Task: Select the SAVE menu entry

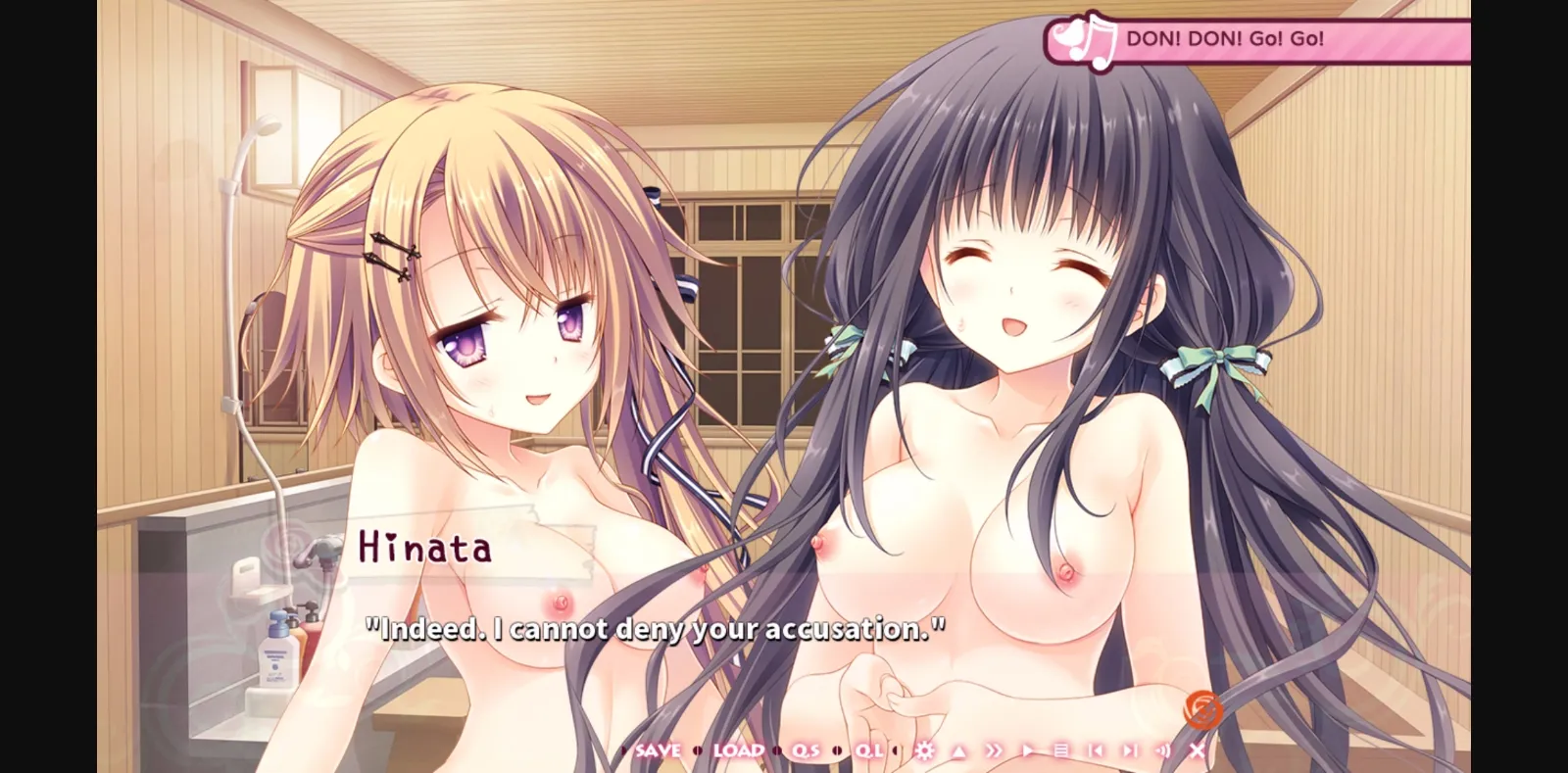Action: [x=659, y=749]
